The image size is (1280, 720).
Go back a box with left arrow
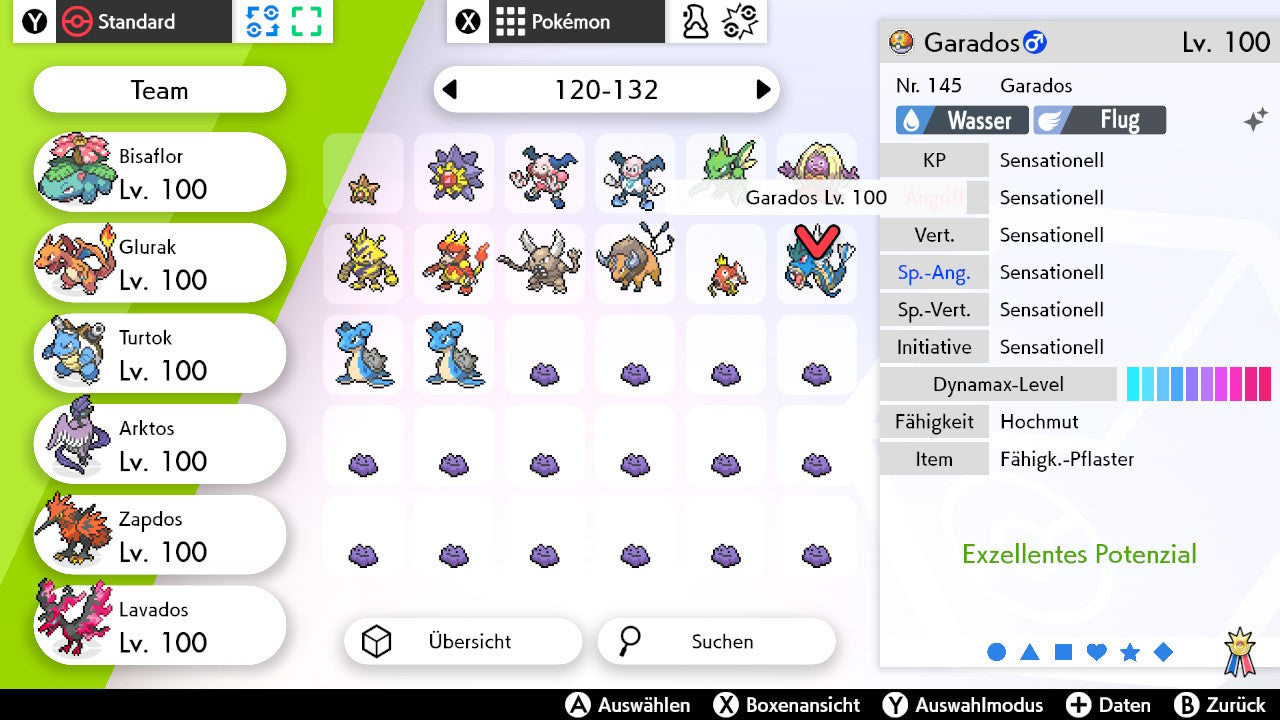pyautogui.click(x=449, y=89)
